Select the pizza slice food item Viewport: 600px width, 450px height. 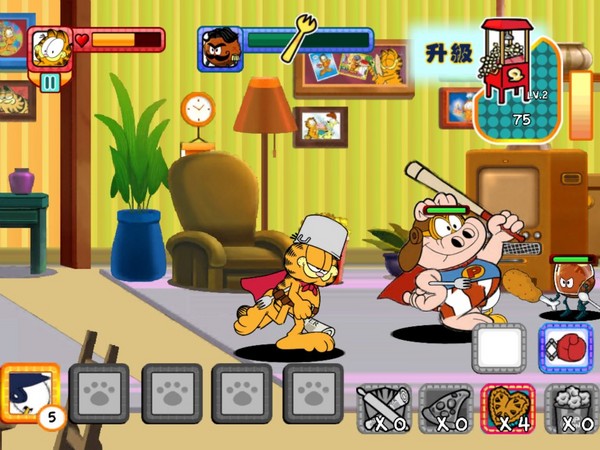[x=447, y=407]
